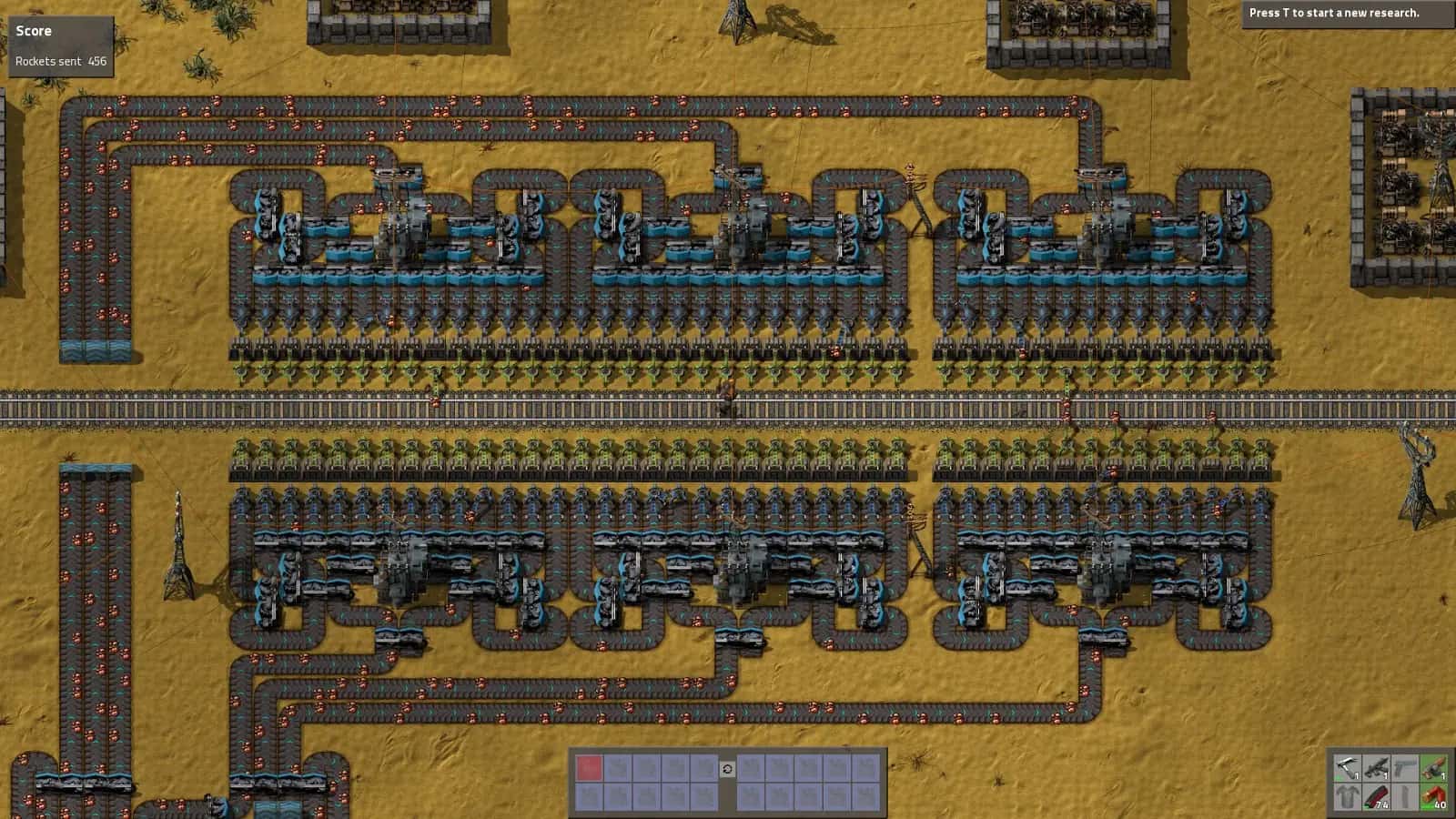Click the rotate icon between the quickbar halves
This screenshot has height=819, width=1456.
pyautogui.click(x=727, y=769)
